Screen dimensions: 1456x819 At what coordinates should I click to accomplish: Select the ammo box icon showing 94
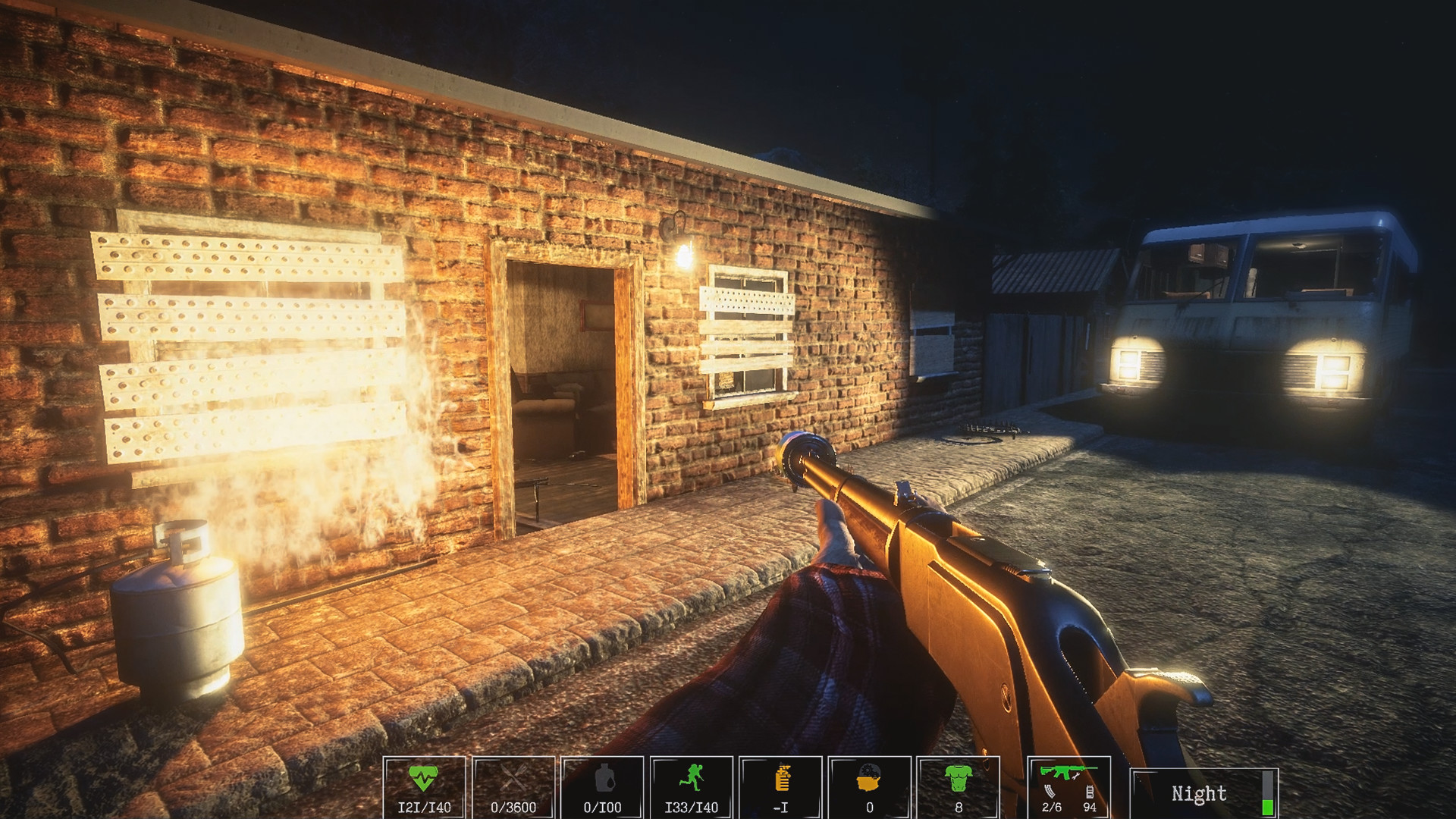[x=1090, y=792]
